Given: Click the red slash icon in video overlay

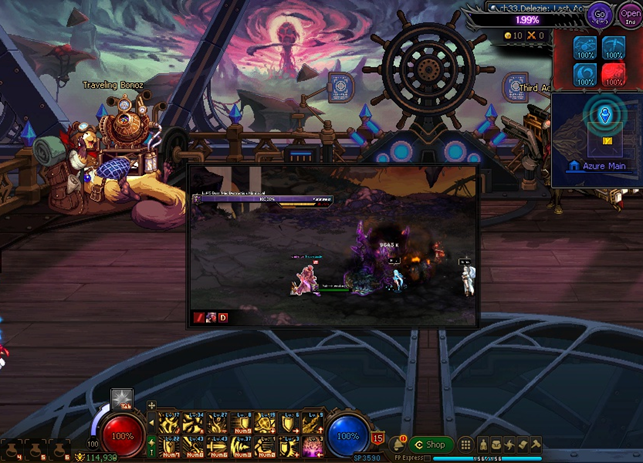Looking at the screenshot, I should click(x=199, y=318).
